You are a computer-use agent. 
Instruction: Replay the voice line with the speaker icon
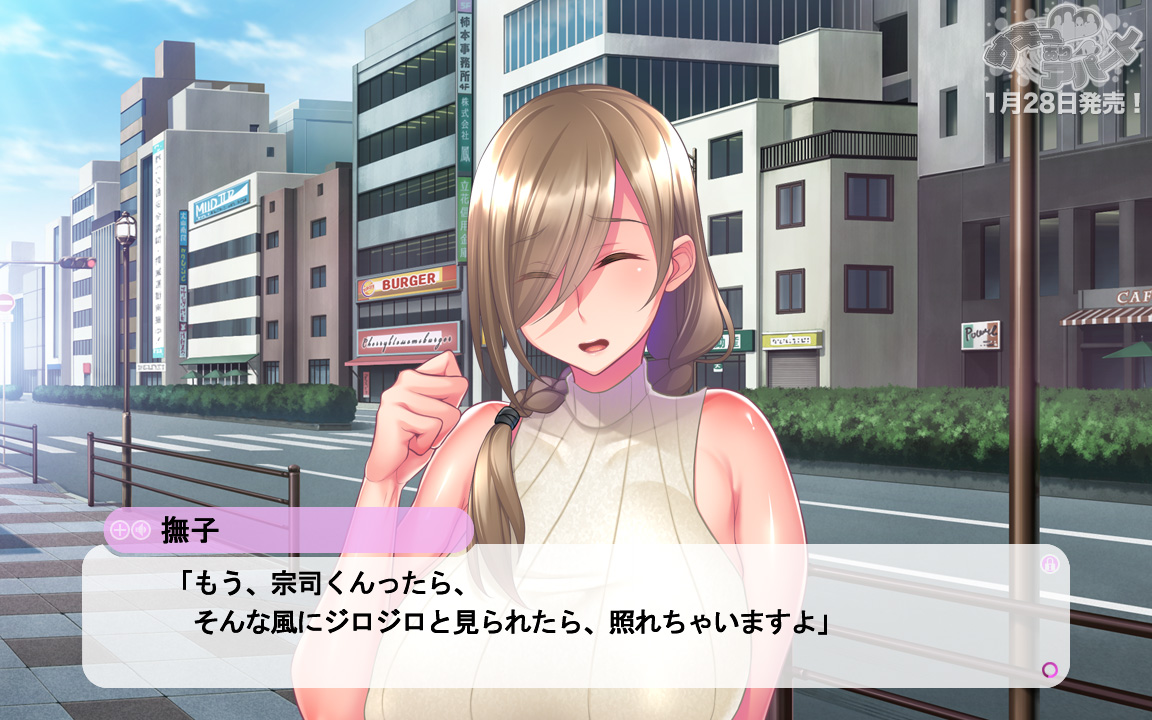(140, 530)
